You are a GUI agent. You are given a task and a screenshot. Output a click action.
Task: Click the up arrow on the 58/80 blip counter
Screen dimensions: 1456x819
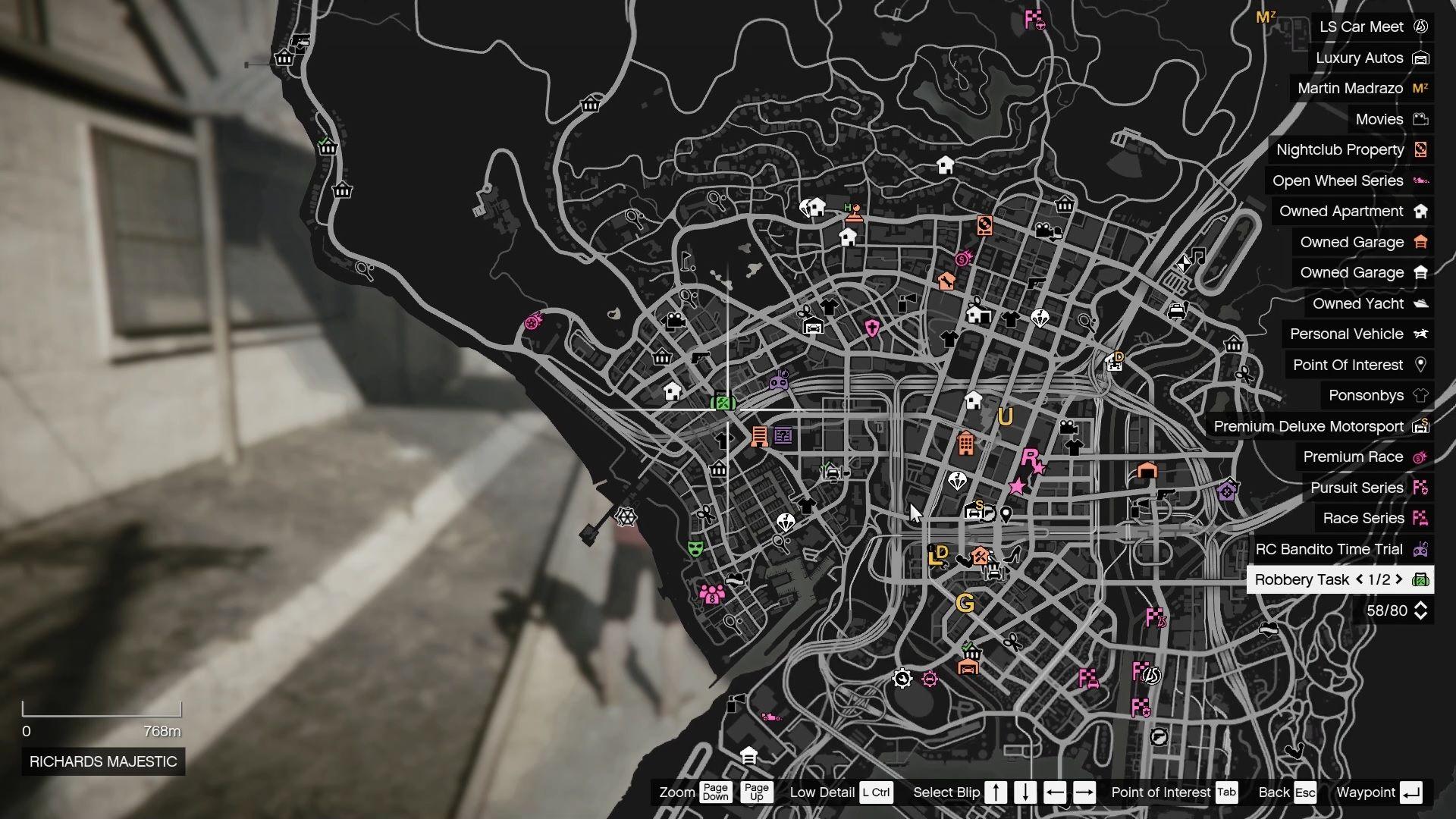[x=1420, y=606]
